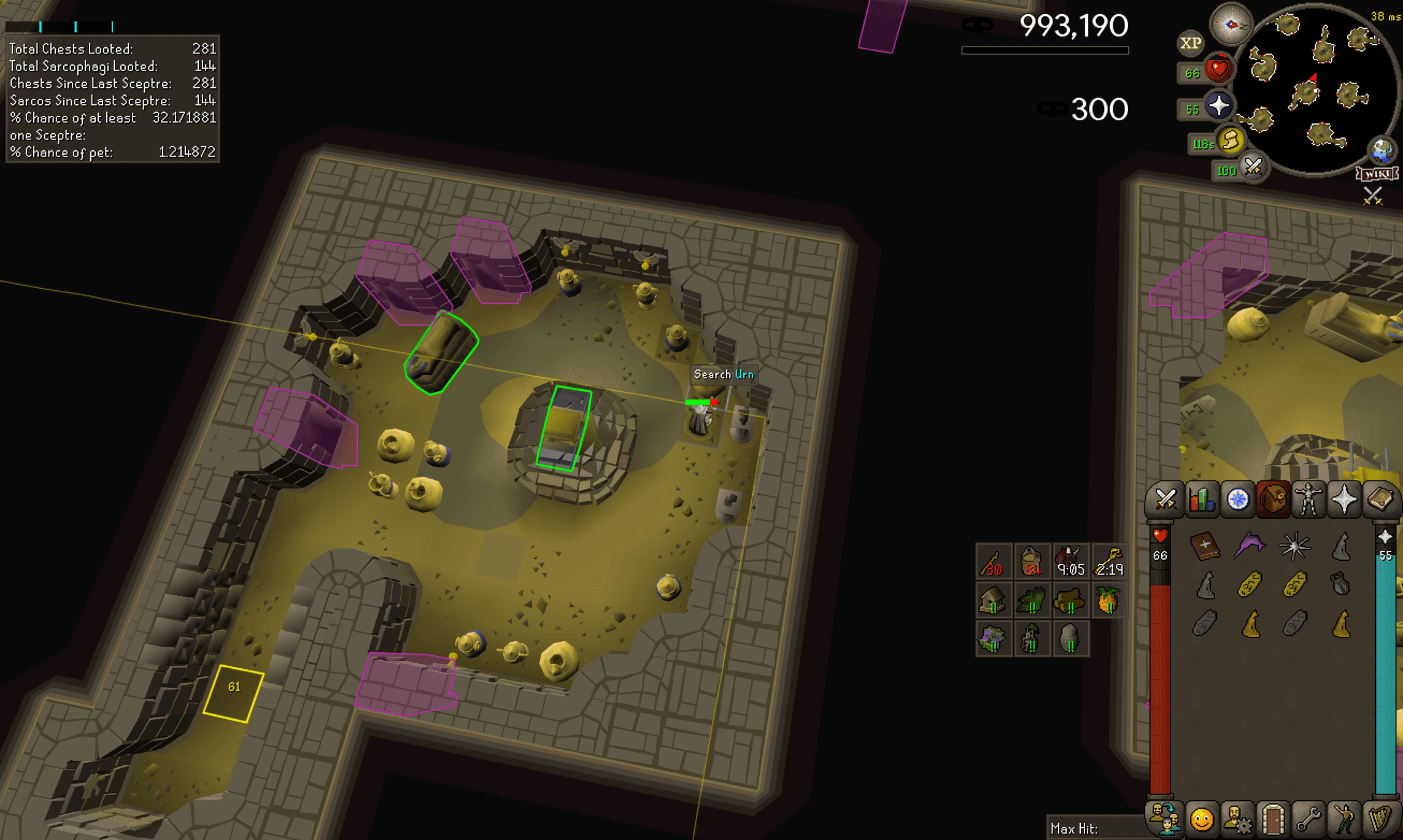This screenshot has width=1403, height=840.
Task: Toggle quick prayers on the prayer orb
Action: [1219, 106]
